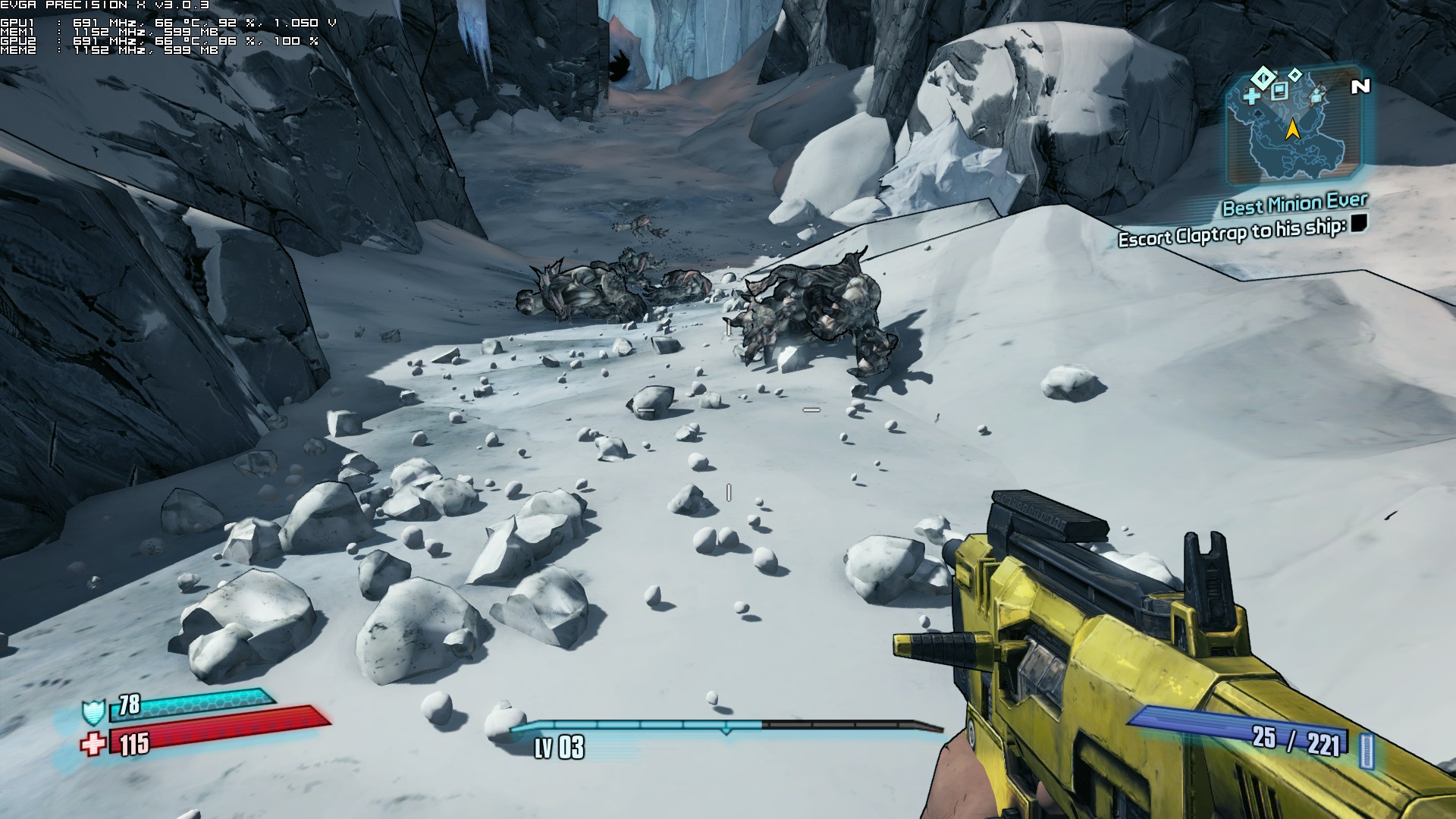This screenshot has height=819, width=1456.
Task: Click the yellow player arrow on minimap
Action: coord(1292,130)
